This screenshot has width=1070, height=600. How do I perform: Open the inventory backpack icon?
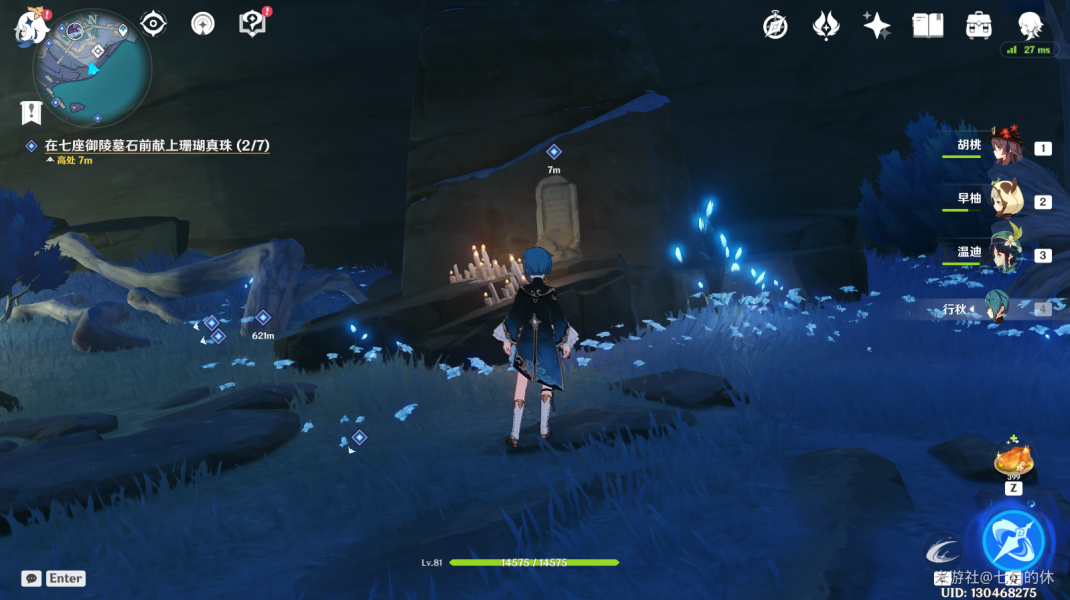979,26
